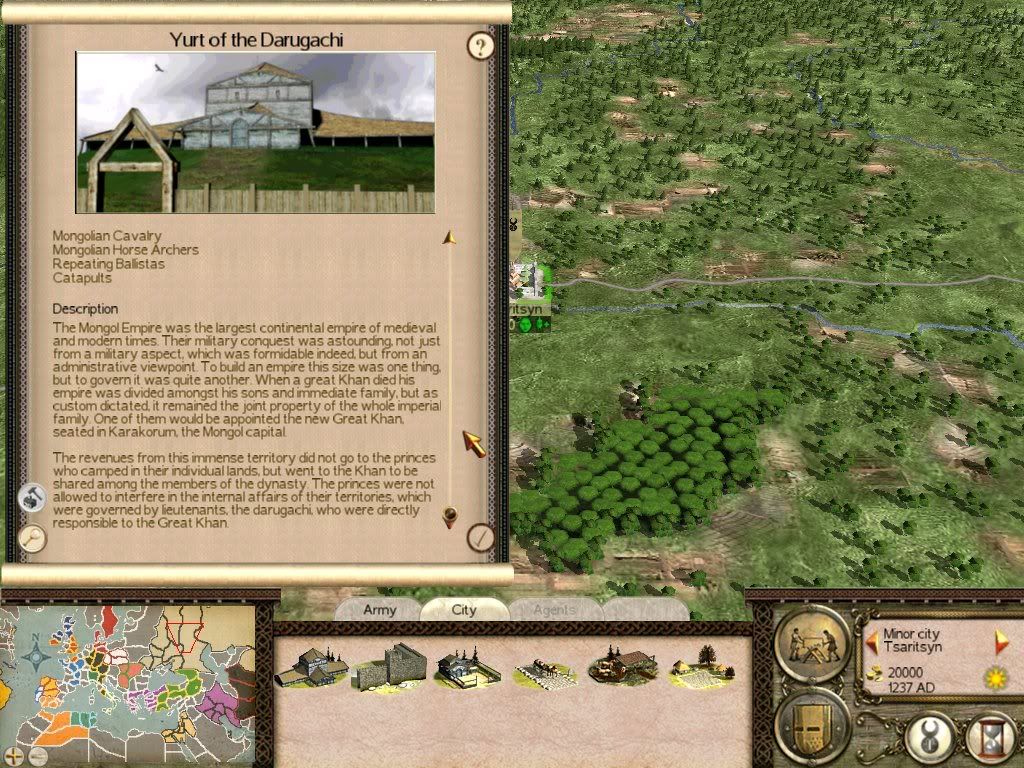This screenshot has width=1024, height=768.
Task: Select the first large yurt building icon
Action: pyautogui.click(x=312, y=666)
